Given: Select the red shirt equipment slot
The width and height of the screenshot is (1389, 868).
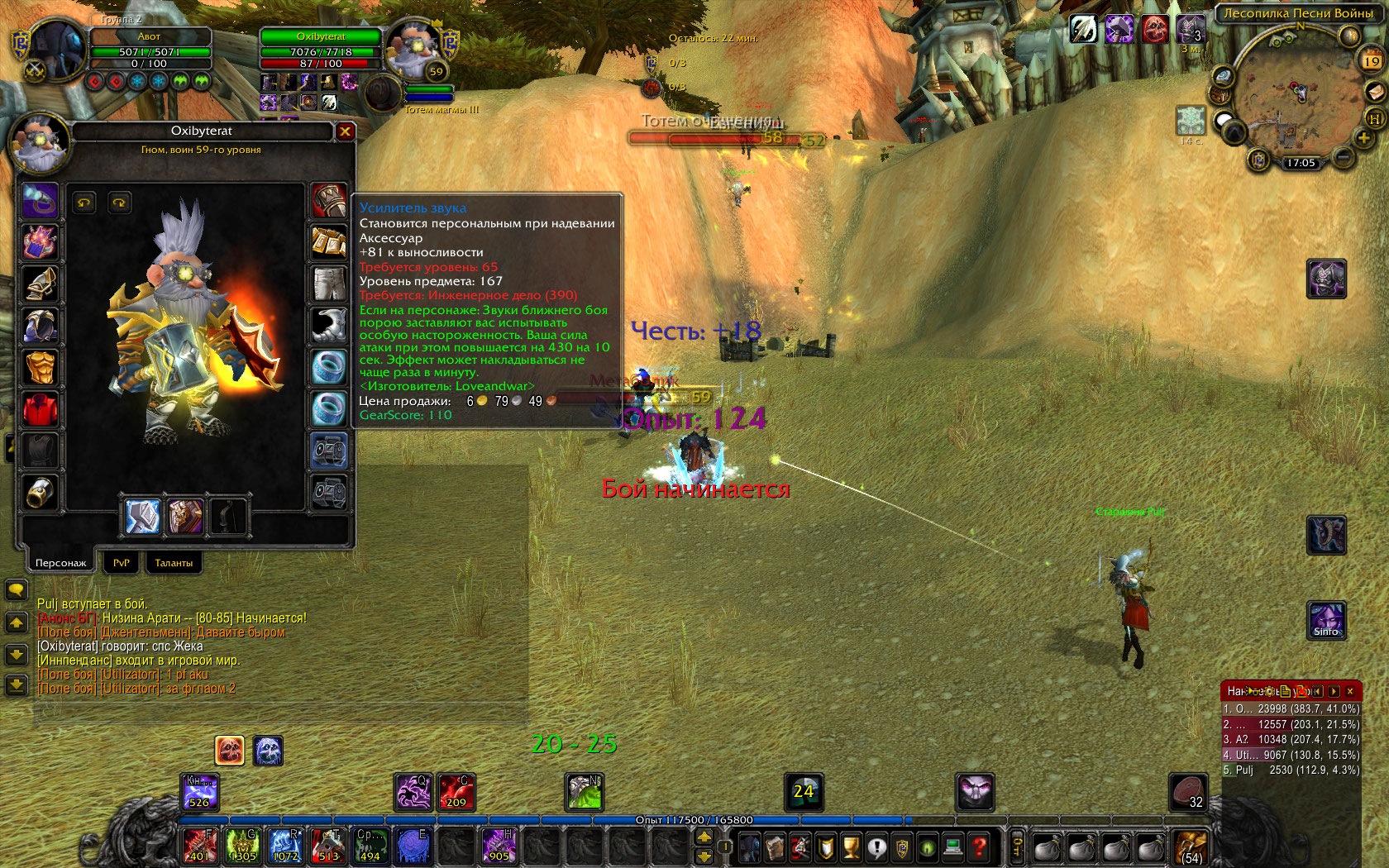Looking at the screenshot, I should pos(40,409).
